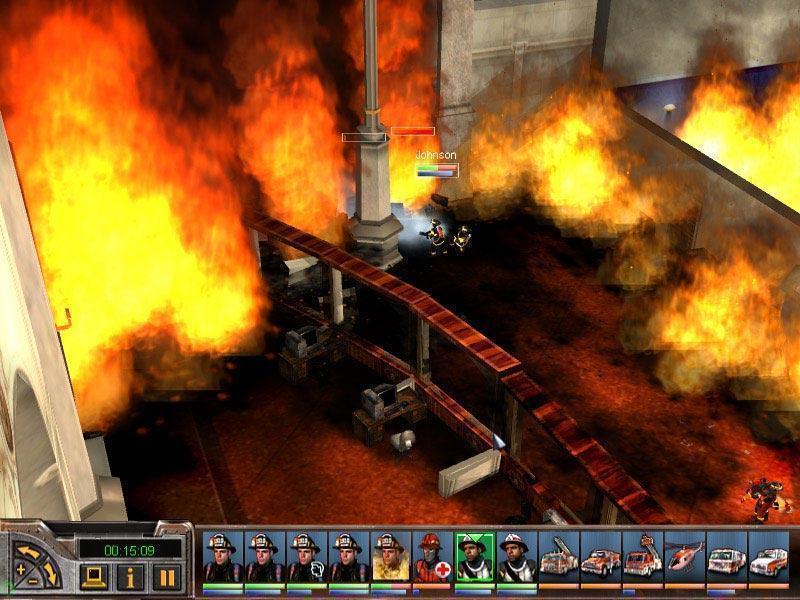
Task: Pick the ladder truck with extended ladder
Action: [x=557, y=557]
